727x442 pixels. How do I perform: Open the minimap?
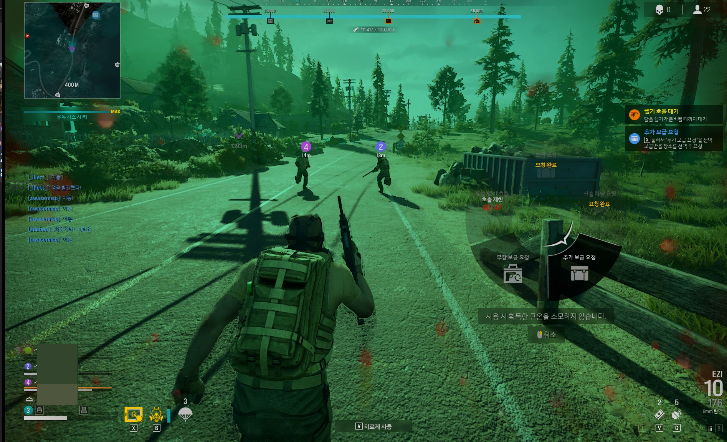click(71, 50)
